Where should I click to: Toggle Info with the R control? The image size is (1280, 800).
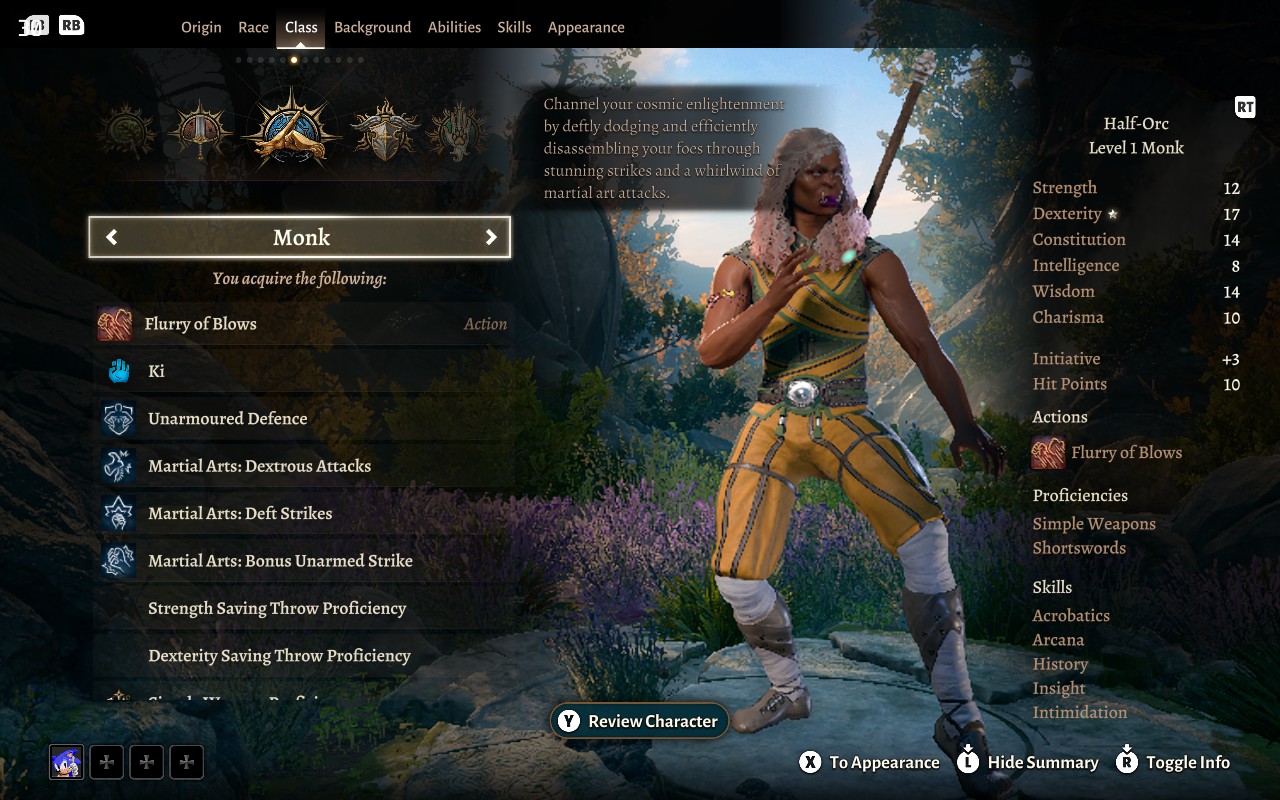pyautogui.click(x=1172, y=762)
